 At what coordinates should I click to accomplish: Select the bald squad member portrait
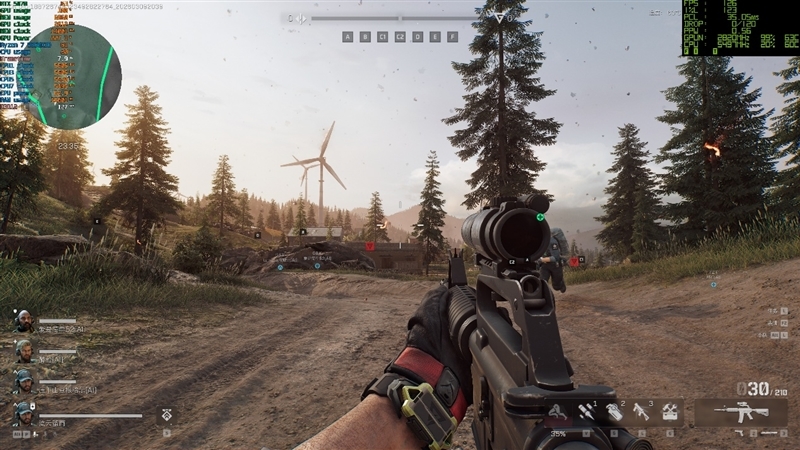pyautogui.click(x=23, y=320)
